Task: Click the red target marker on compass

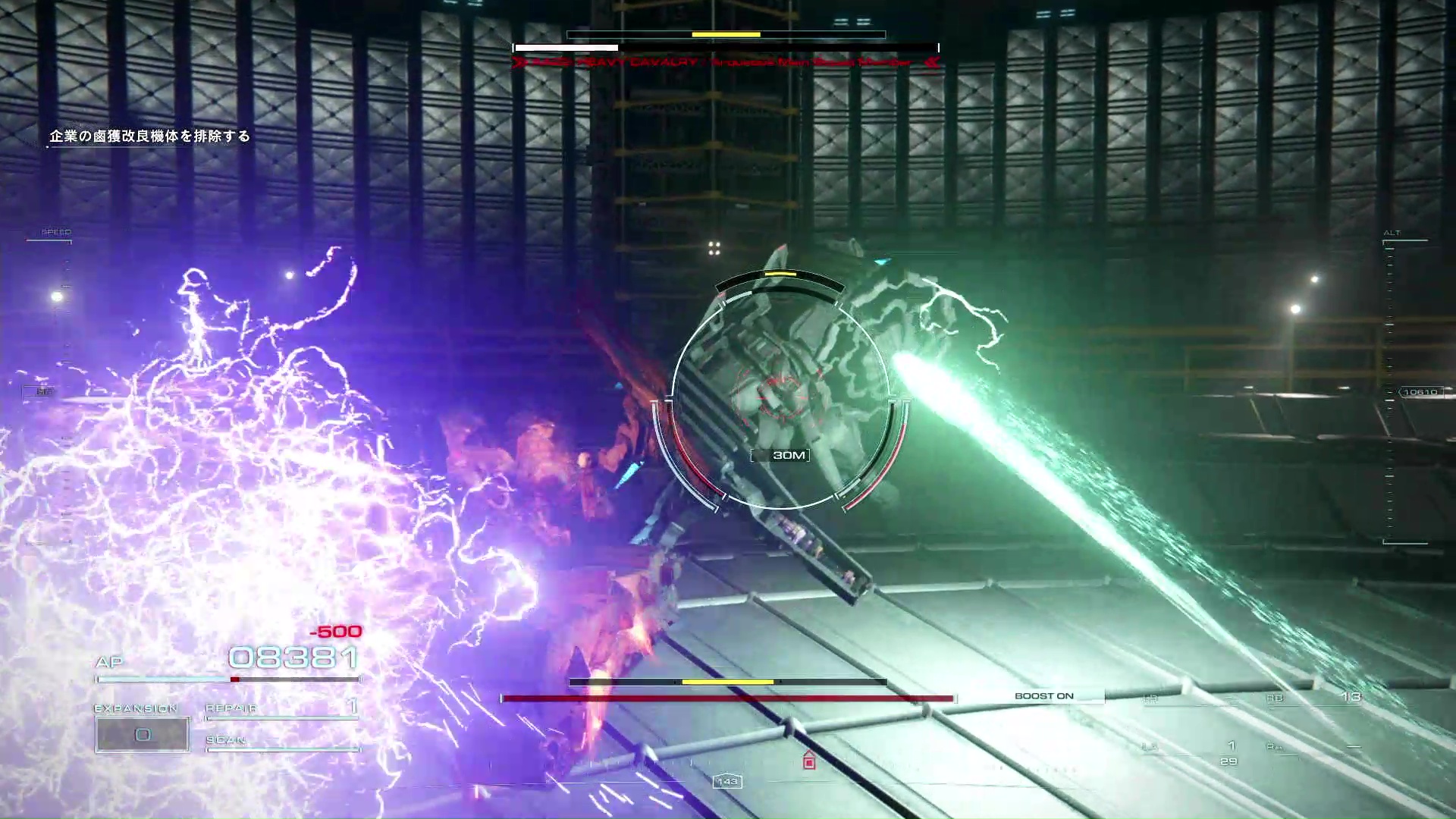Action: tap(809, 761)
